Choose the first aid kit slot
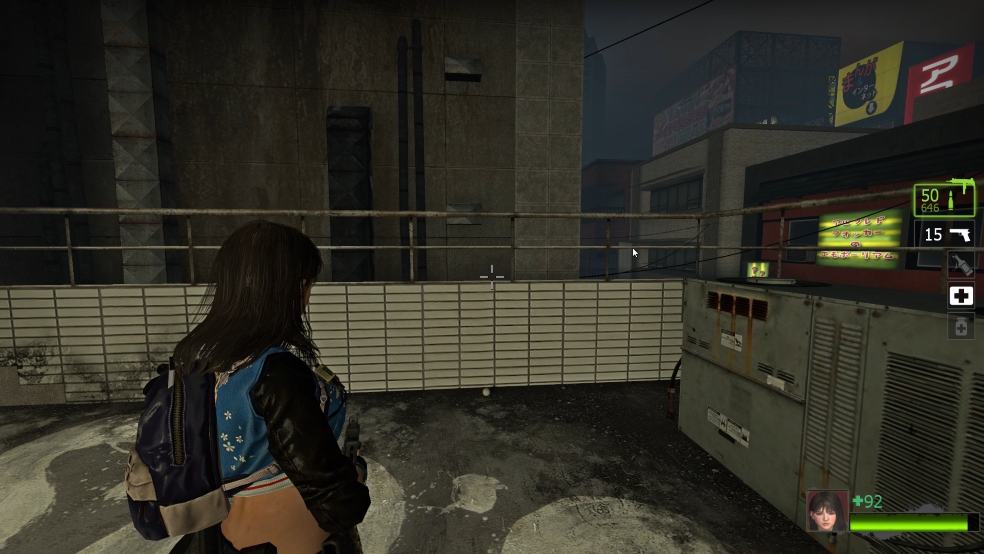This screenshot has height=554, width=984. tap(961, 296)
